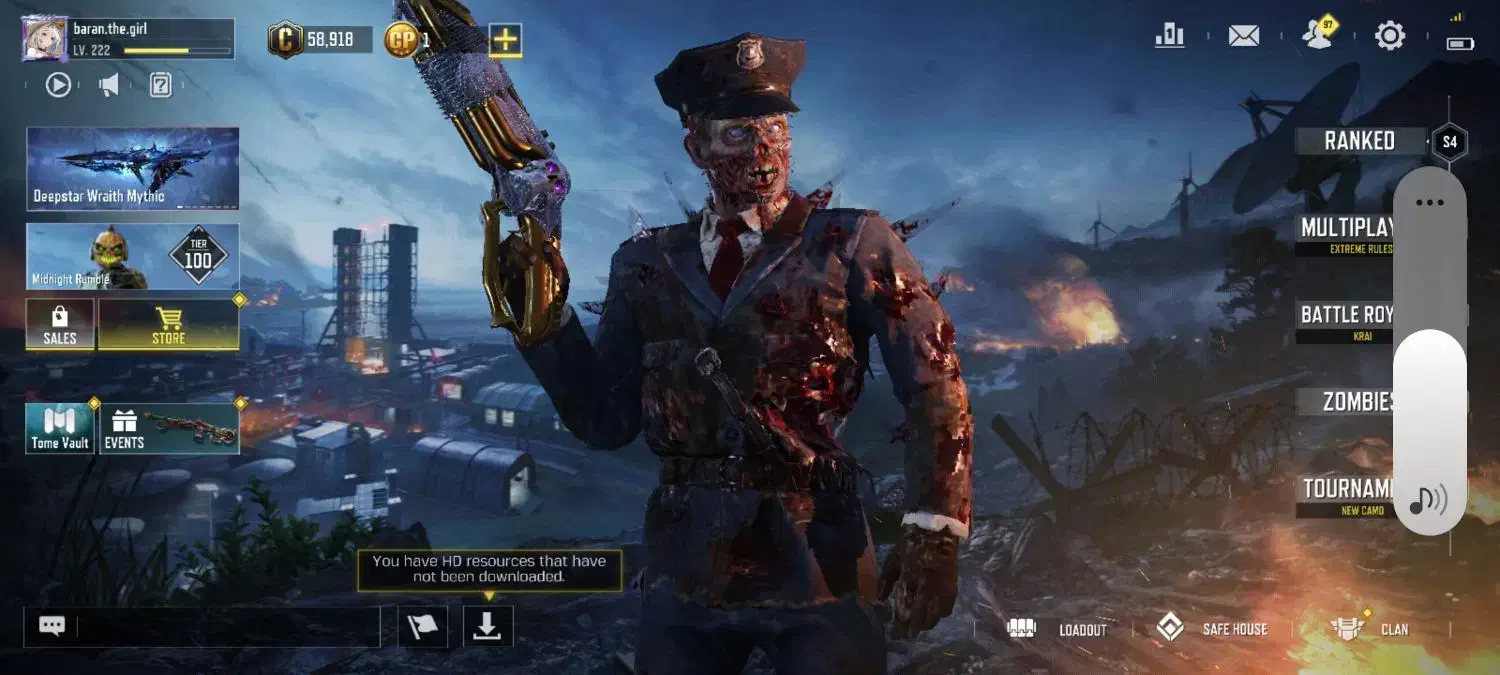Select the Ranked mode
Image resolution: width=1500 pixels, height=675 pixels.
[1358, 141]
